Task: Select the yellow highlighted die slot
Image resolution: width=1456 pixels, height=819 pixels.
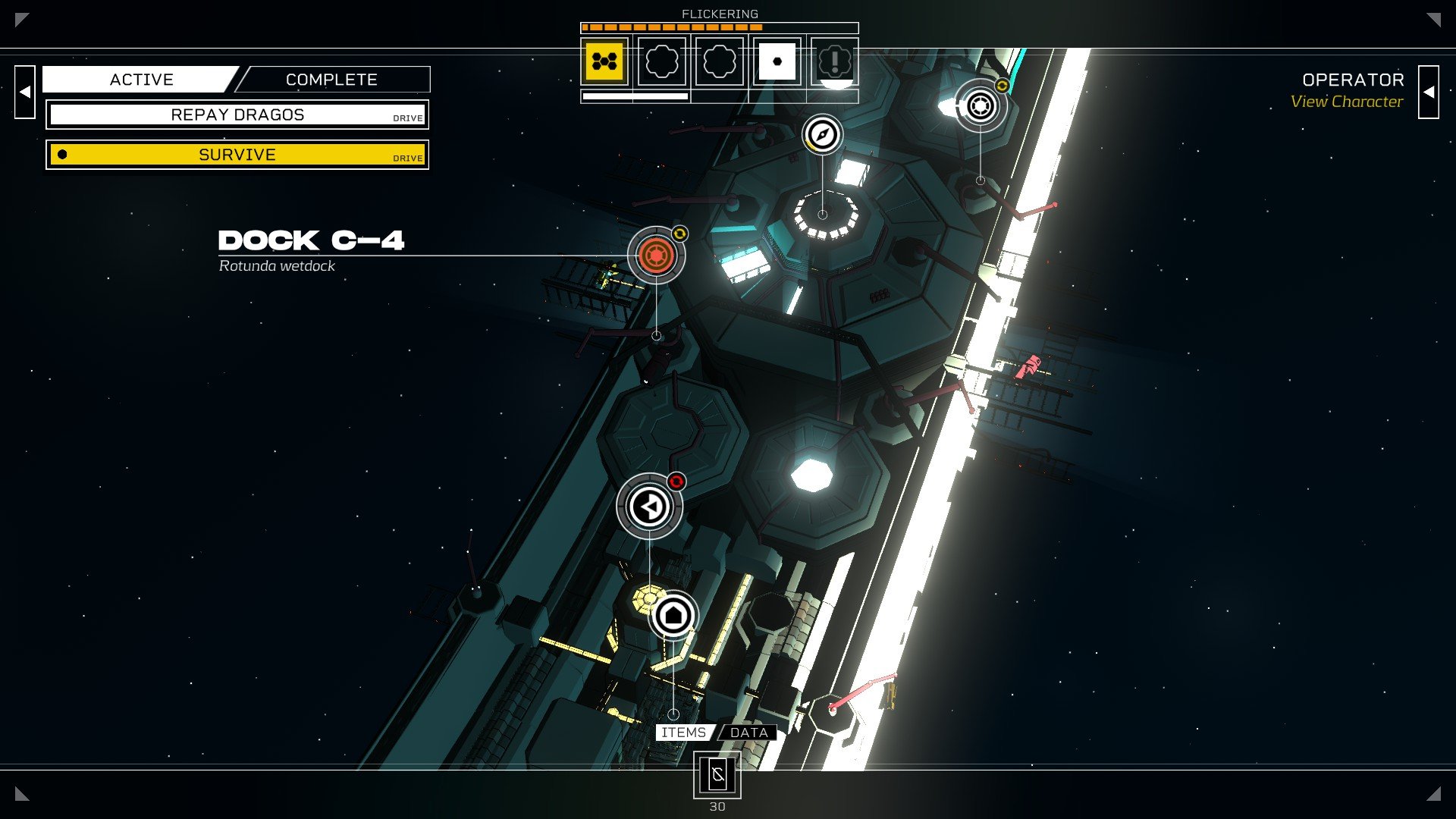Action: pyautogui.click(x=604, y=61)
